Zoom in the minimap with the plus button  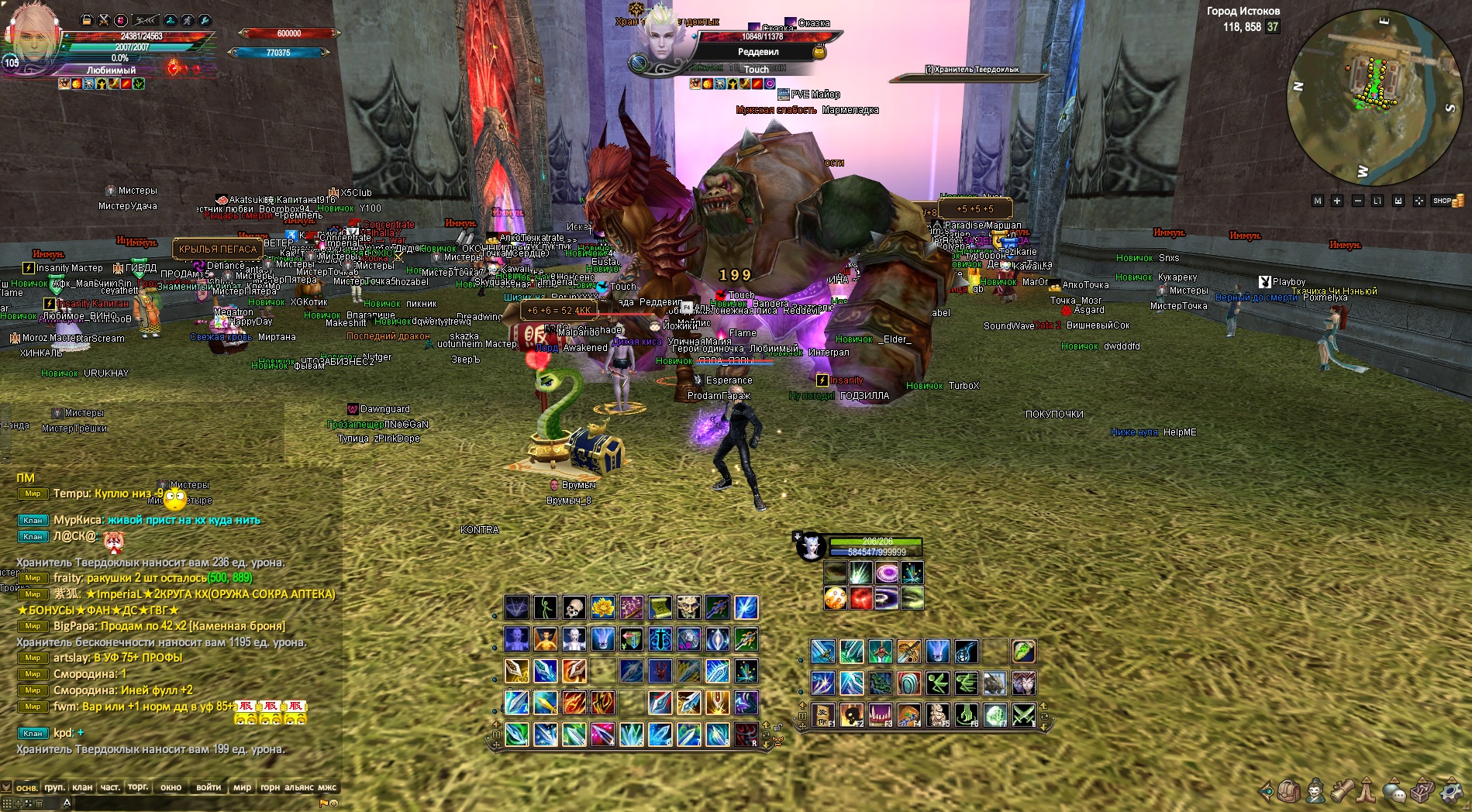click(1337, 201)
